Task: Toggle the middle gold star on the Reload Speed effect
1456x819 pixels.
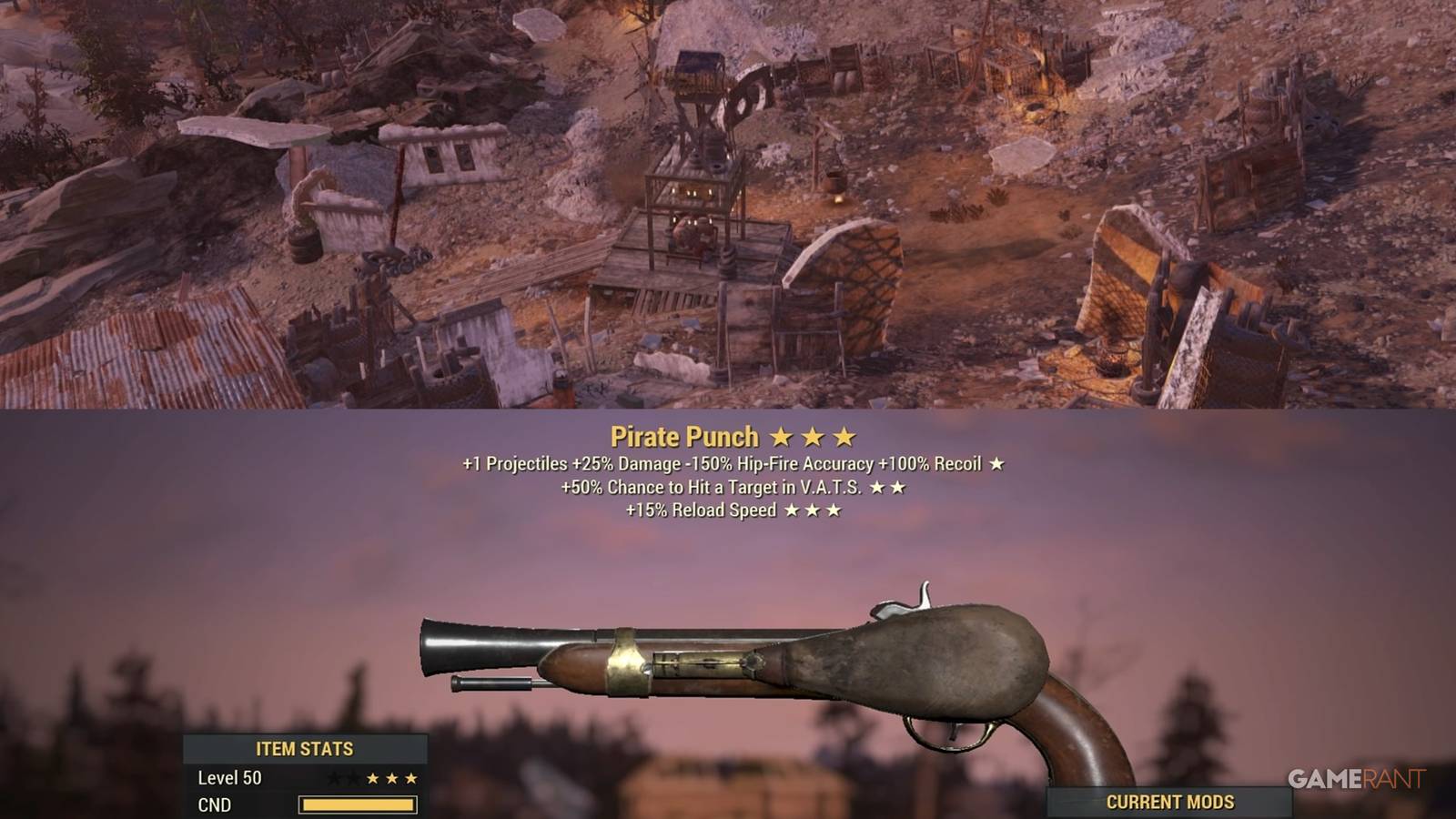Action: [813, 510]
